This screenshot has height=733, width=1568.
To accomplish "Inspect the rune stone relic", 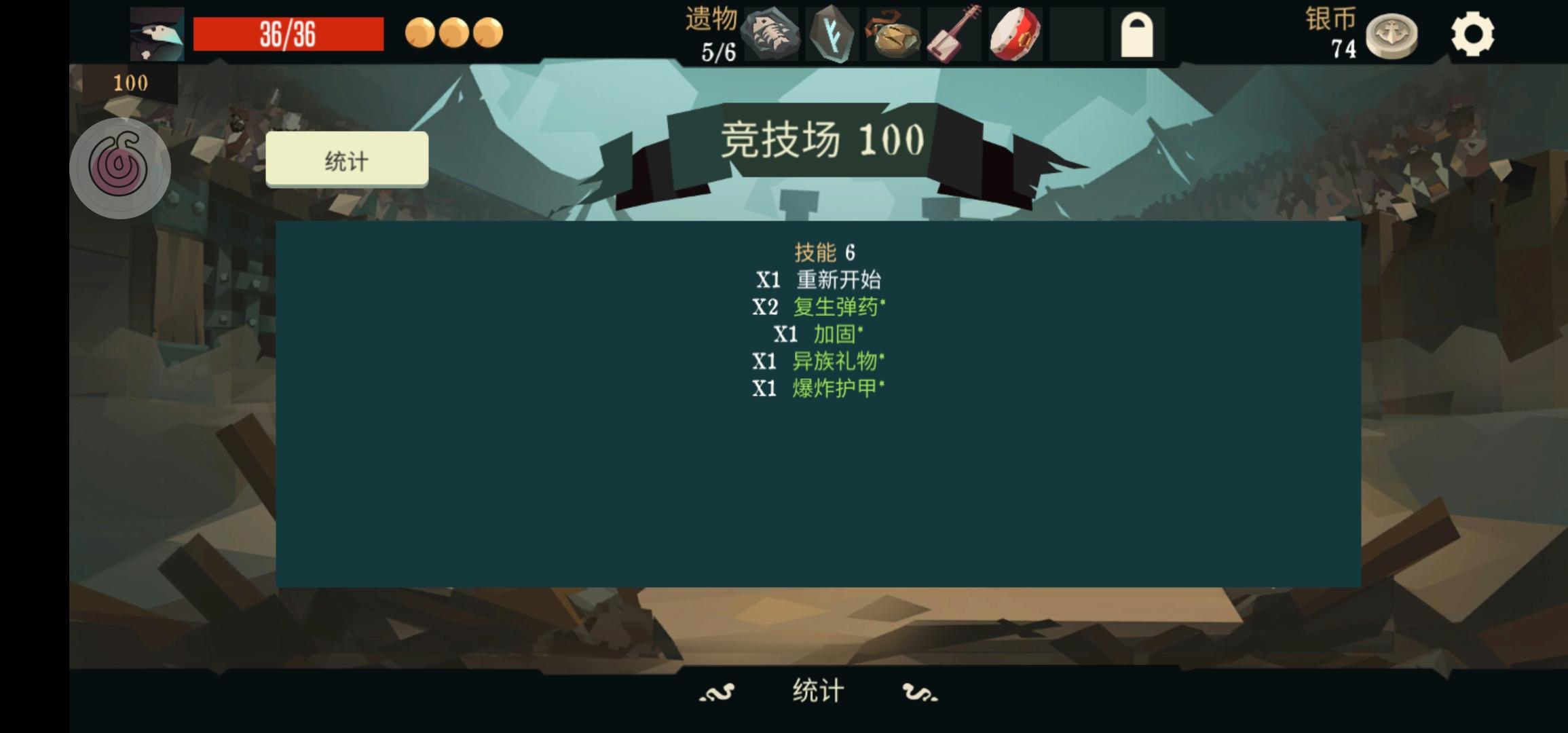I will 832,34.
